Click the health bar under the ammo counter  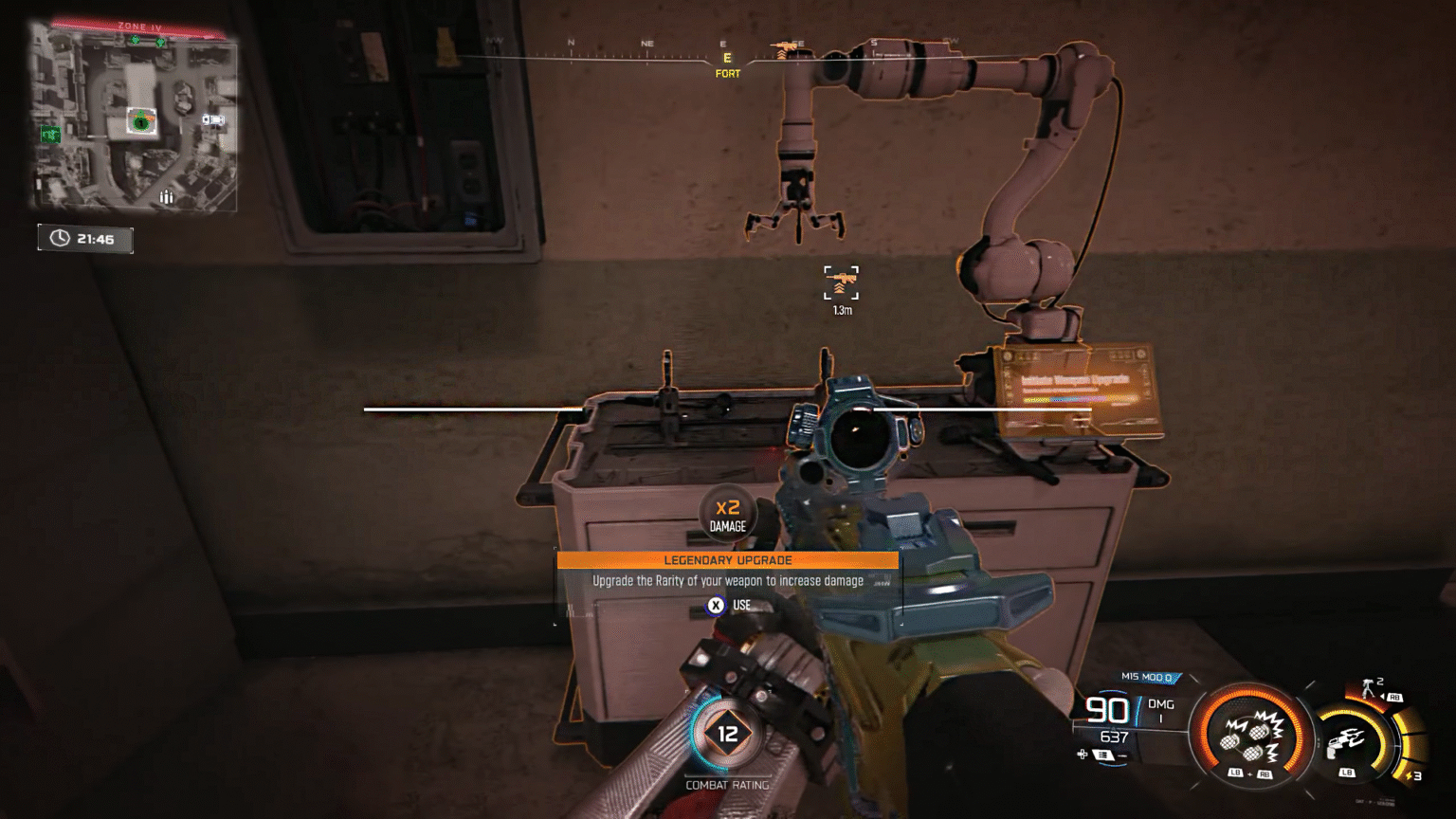pos(1128,727)
